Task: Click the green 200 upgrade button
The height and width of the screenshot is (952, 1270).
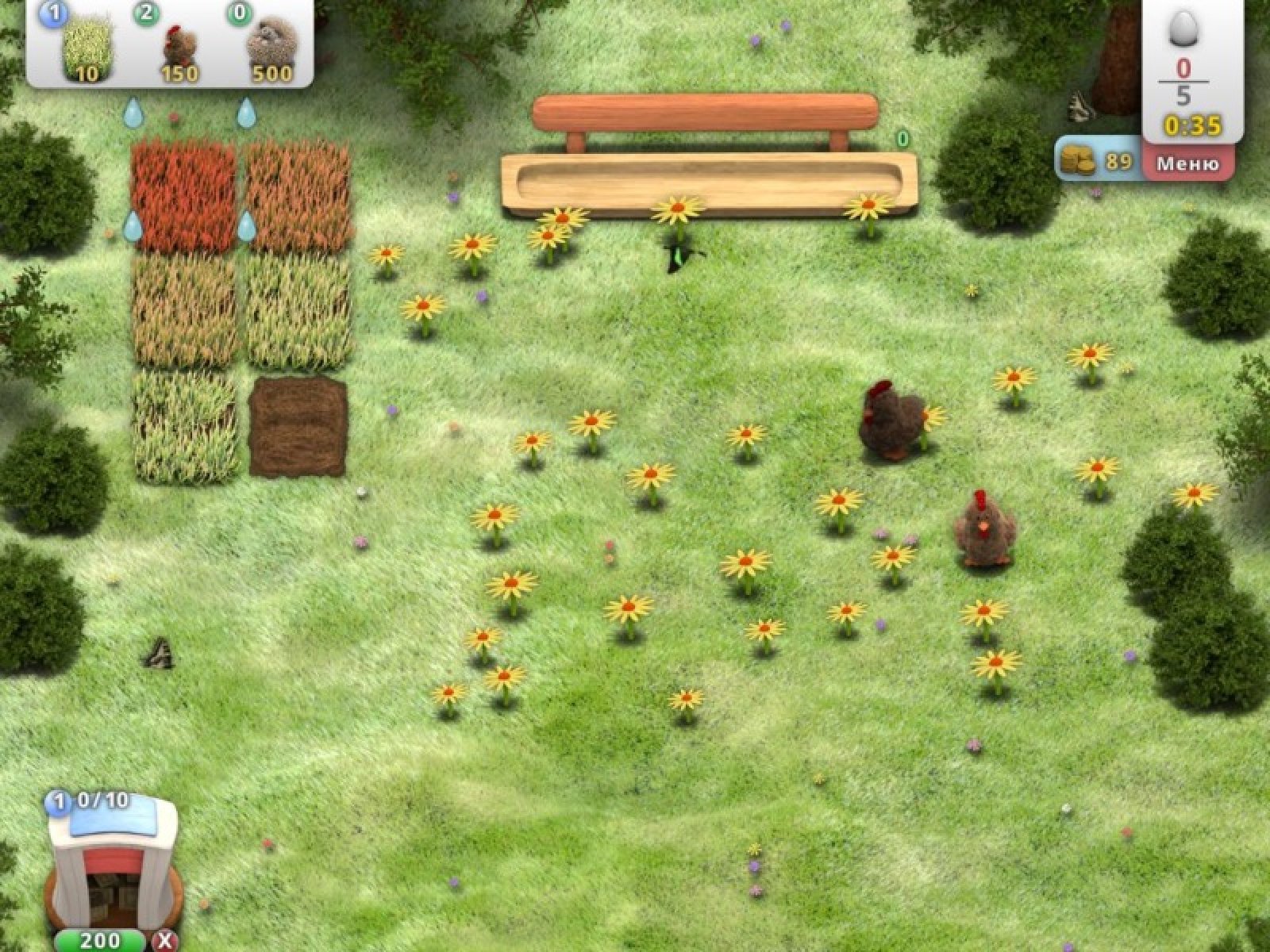Action: [100, 940]
